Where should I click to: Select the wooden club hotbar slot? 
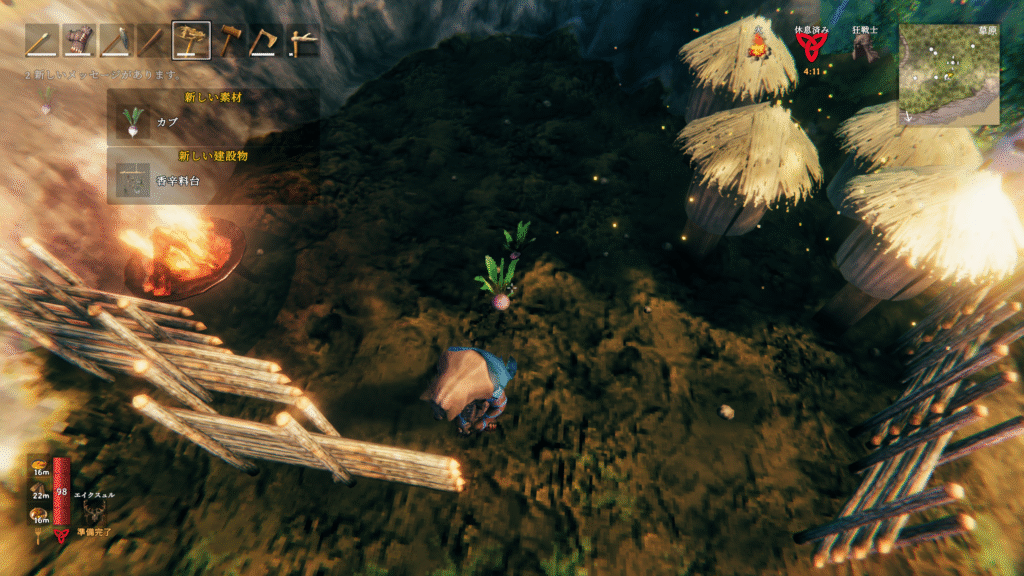click(x=153, y=40)
